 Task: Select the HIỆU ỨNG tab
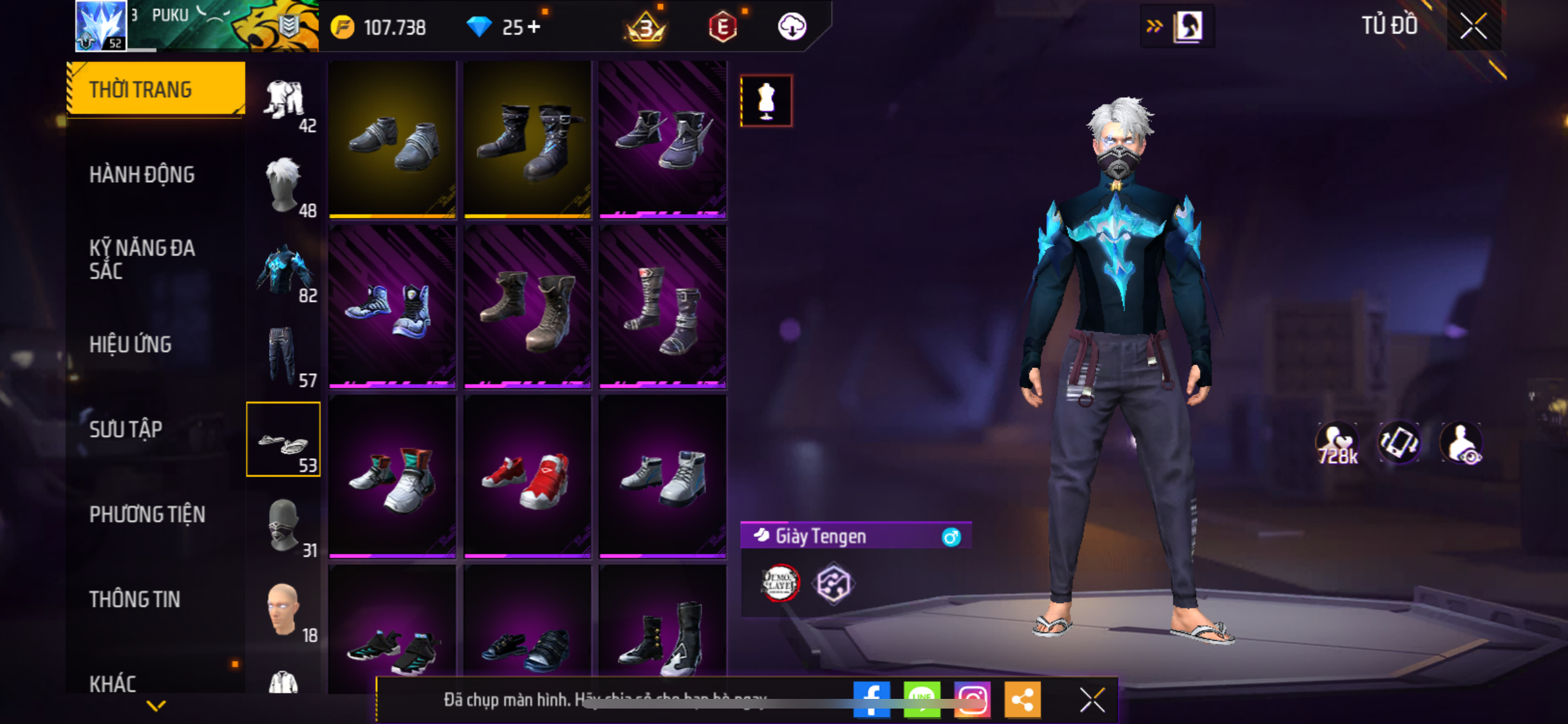click(x=131, y=344)
